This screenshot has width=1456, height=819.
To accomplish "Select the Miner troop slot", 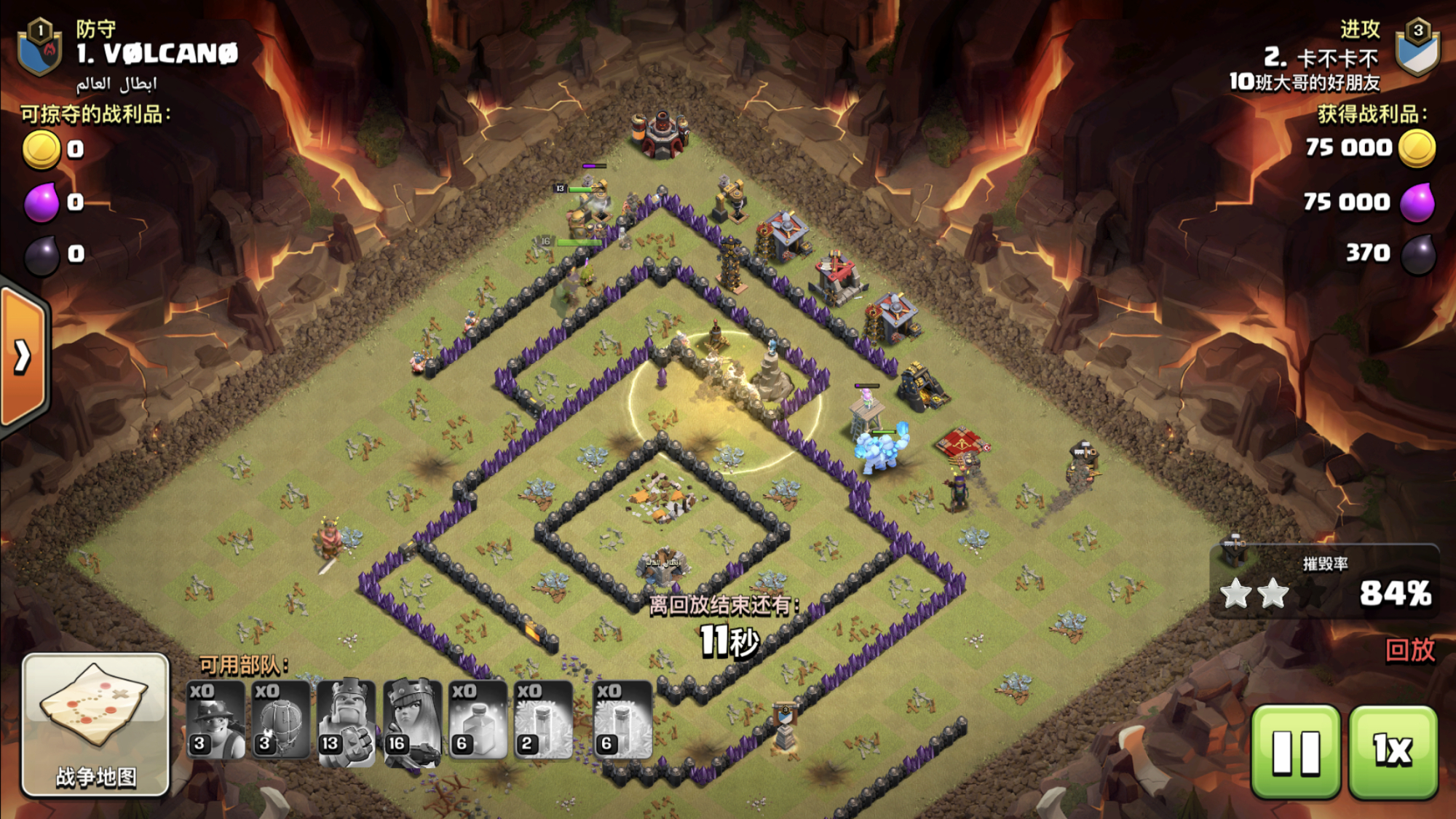I will pyautogui.click(x=215, y=720).
